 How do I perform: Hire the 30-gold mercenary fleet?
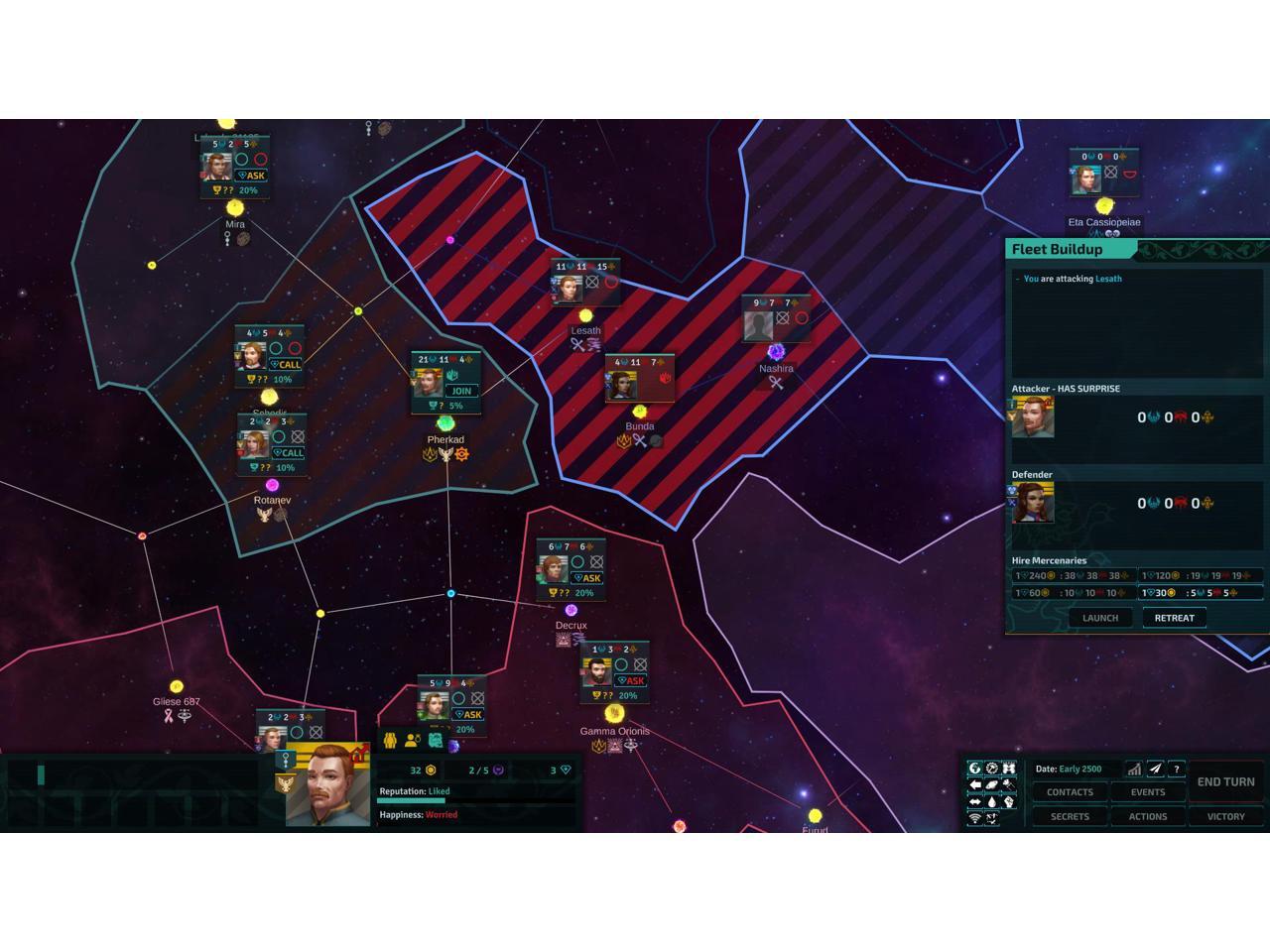coord(1201,593)
